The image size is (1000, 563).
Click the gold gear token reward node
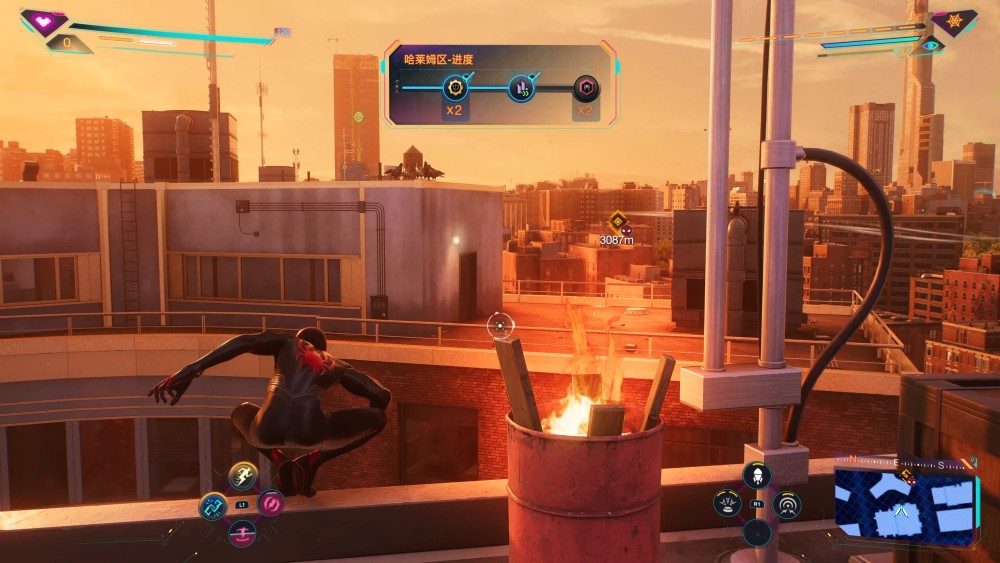click(455, 88)
